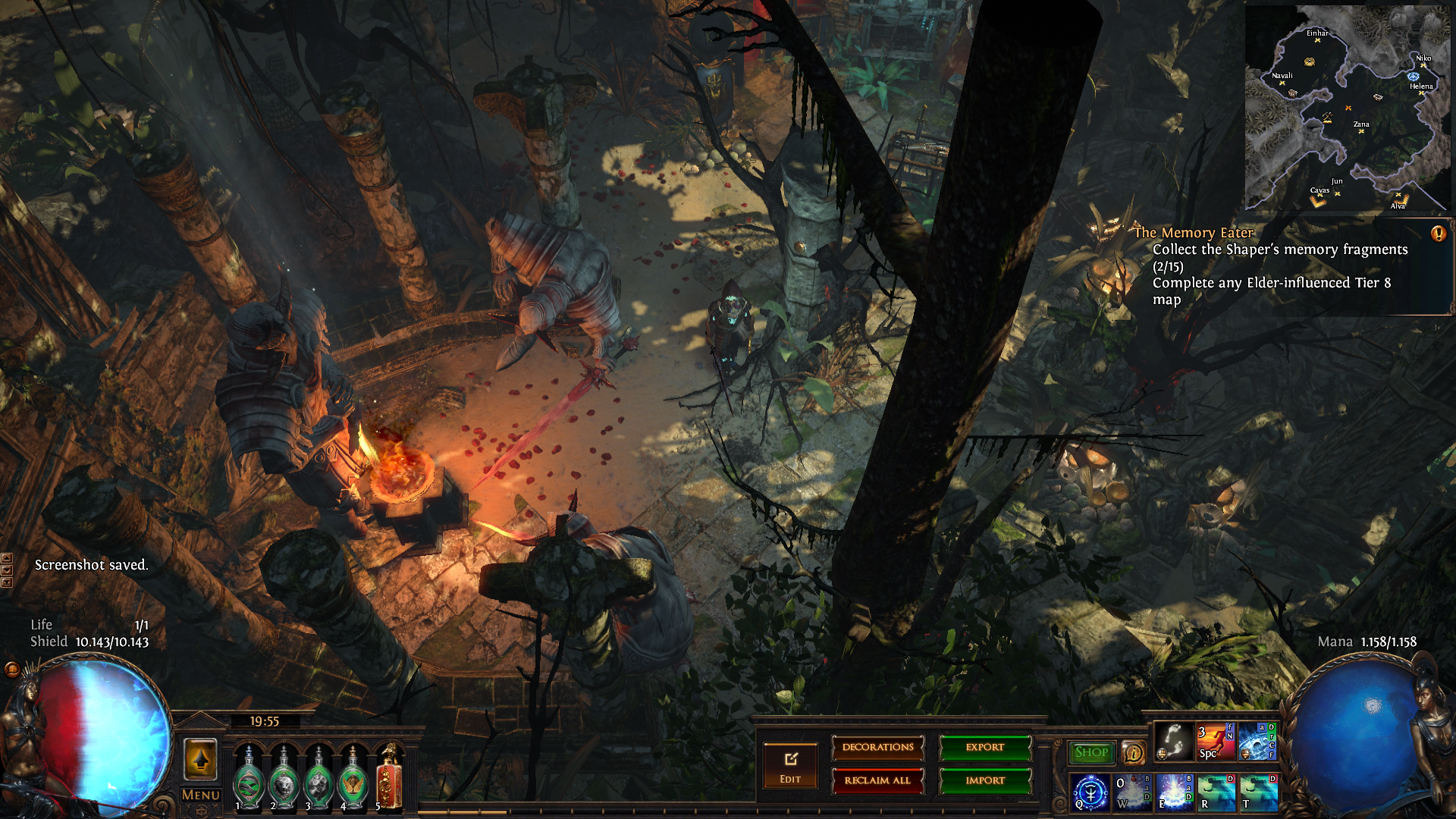Import a hideout layout
Screen dimensions: 1456x819
pyautogui.click(x=985, y=781)
